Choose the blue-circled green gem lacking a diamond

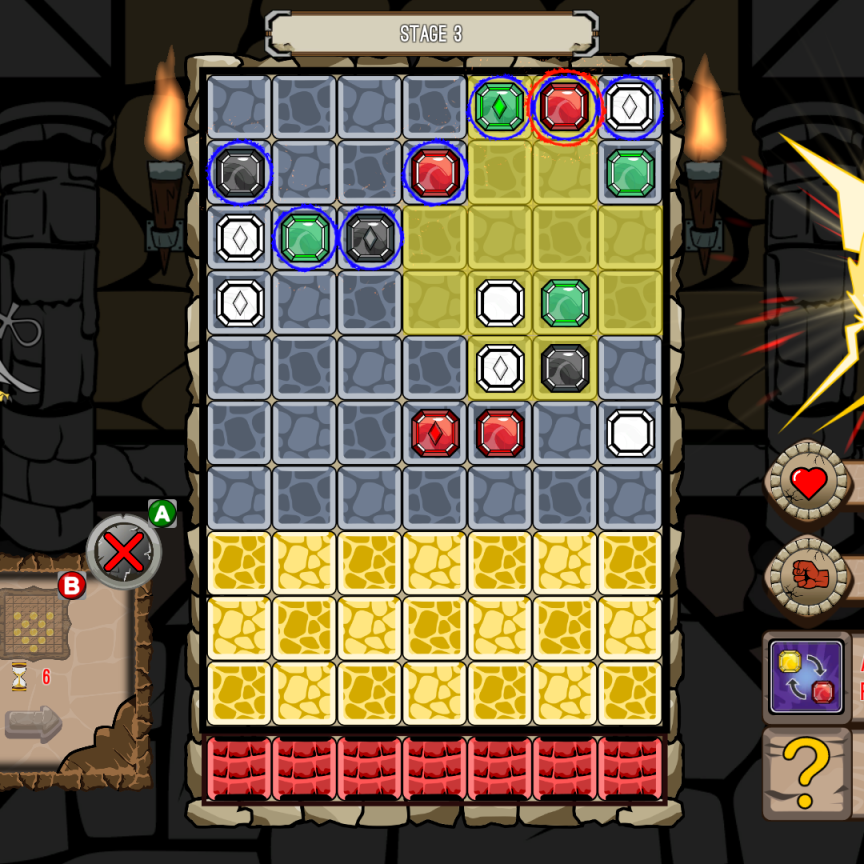(305, 238)
